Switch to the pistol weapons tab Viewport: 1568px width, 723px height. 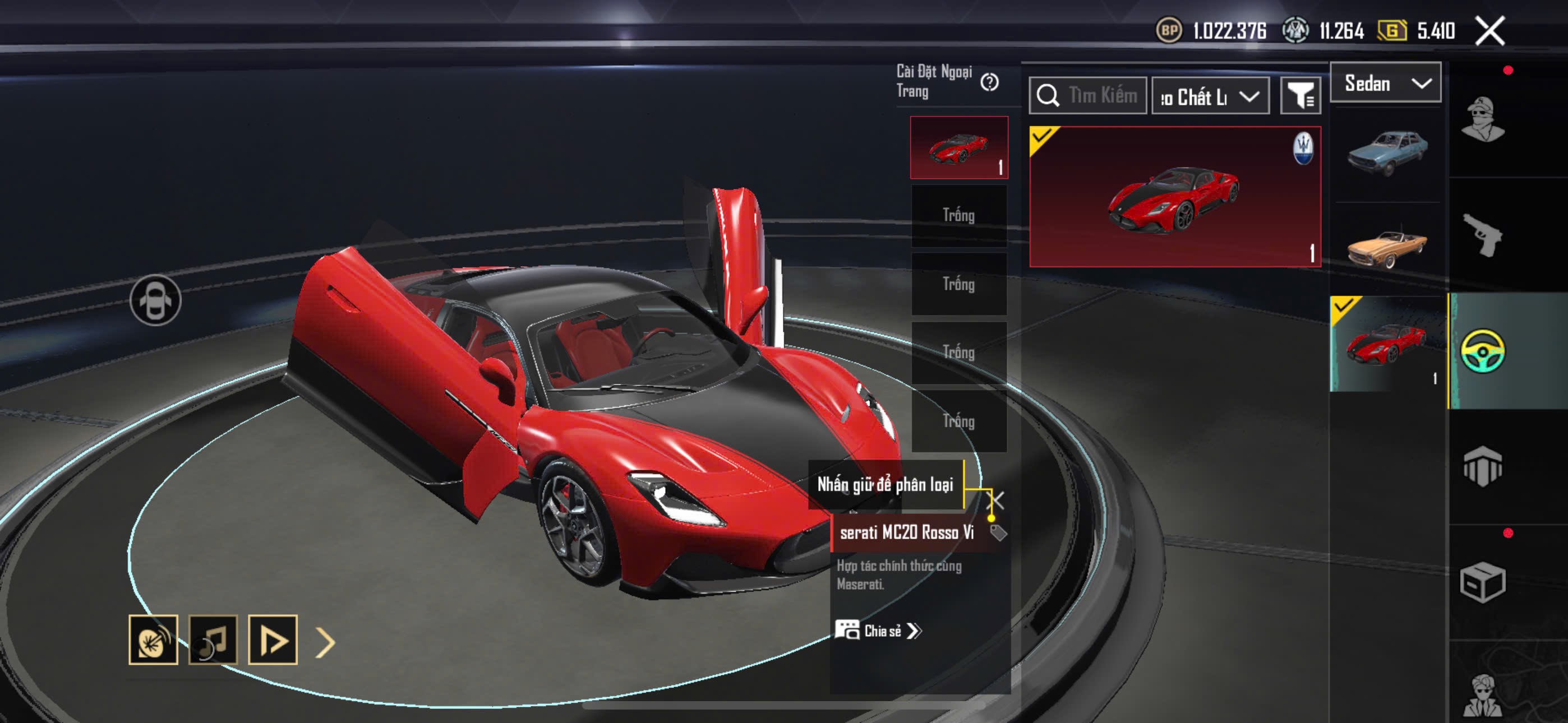click(1483, 234)
